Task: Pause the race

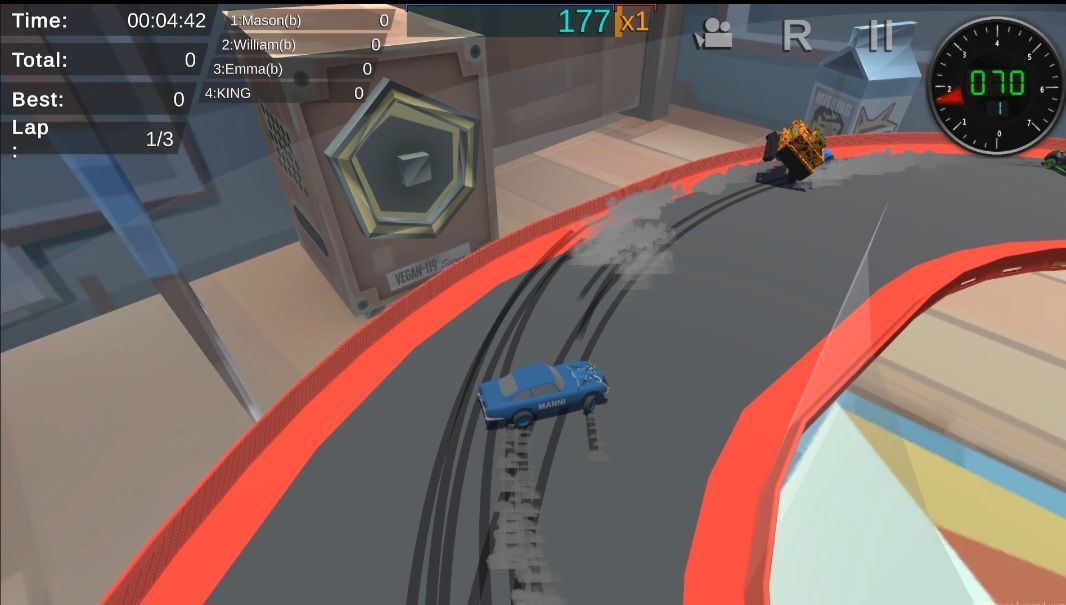Action: click(x=880, y=35)
